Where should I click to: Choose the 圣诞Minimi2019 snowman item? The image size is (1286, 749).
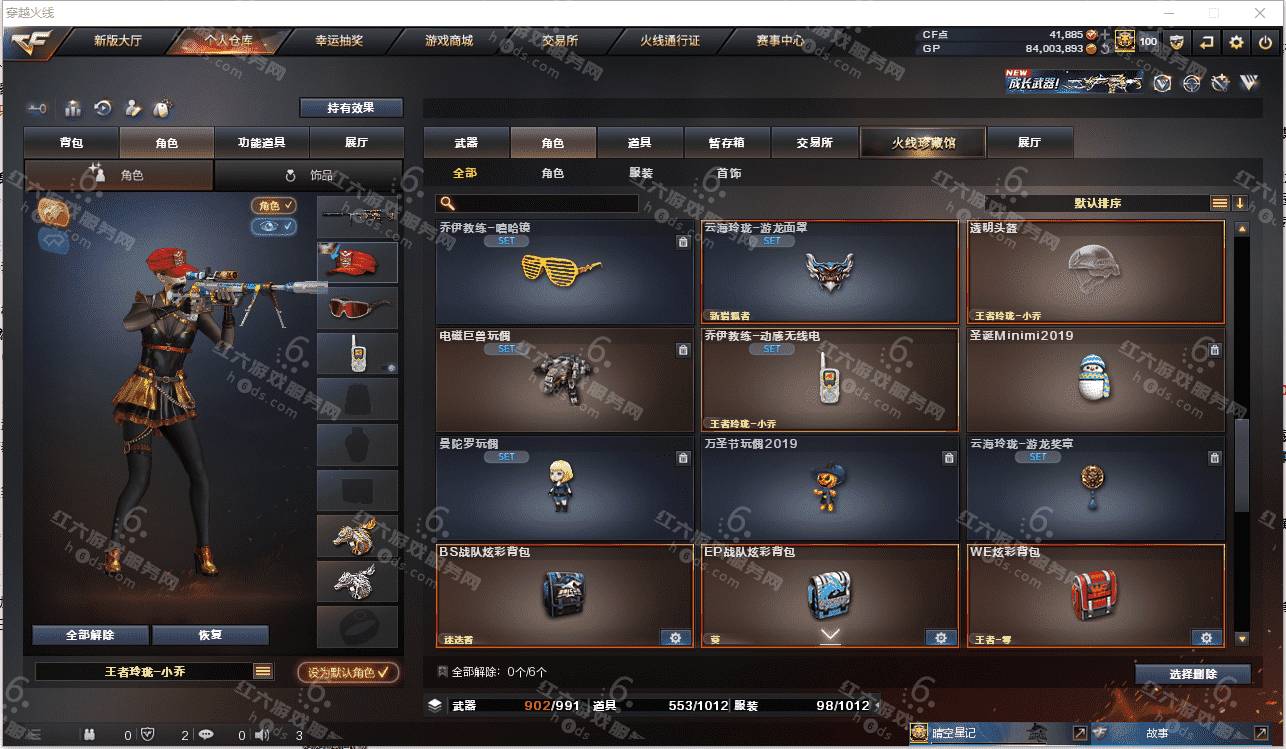click(1095, 380)
